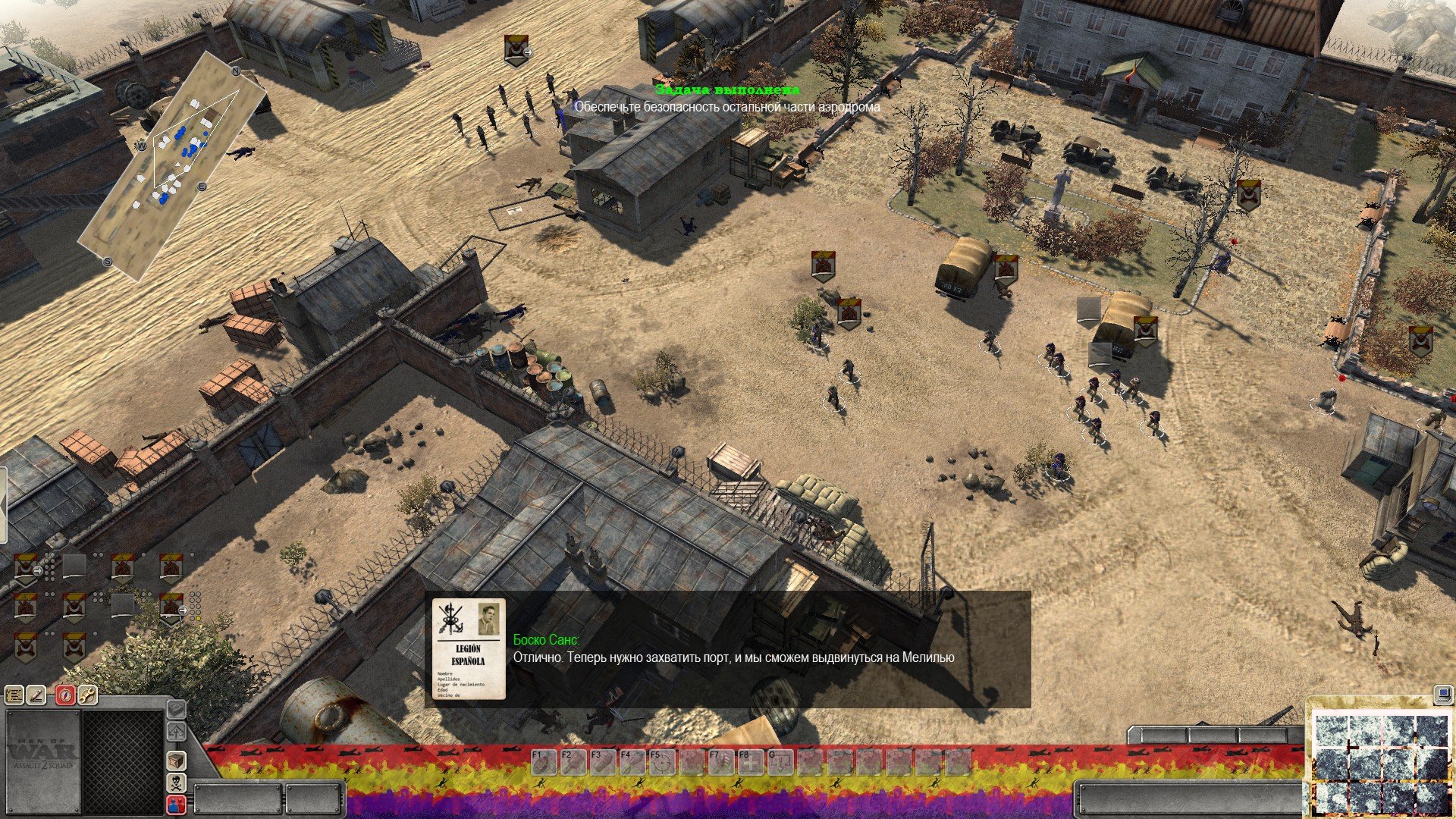Activate the F5 crosshair targeting command
The image size is (1456, 819).
[662, 761]
